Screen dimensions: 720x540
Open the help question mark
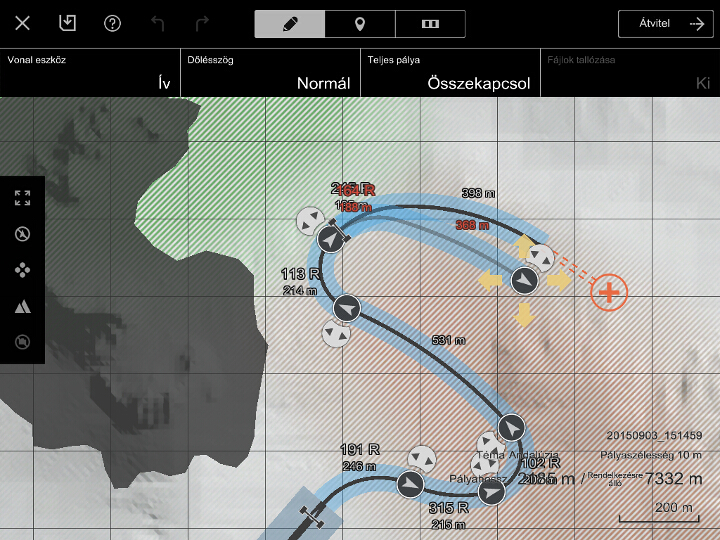point(112,23)
